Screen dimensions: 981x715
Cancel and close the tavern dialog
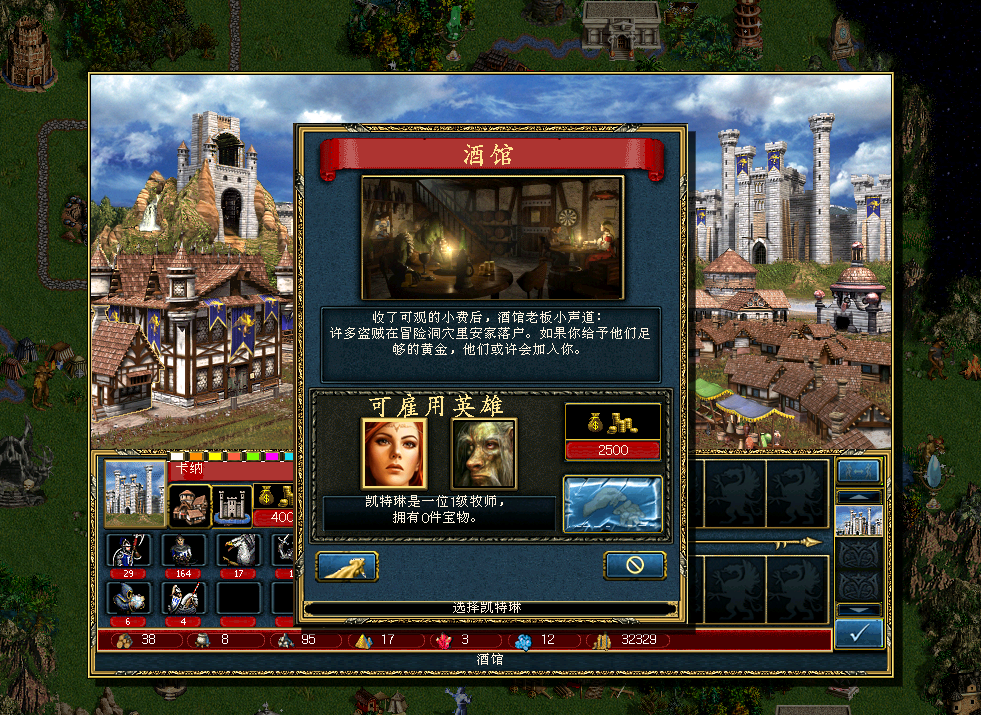tap(634, 565)
